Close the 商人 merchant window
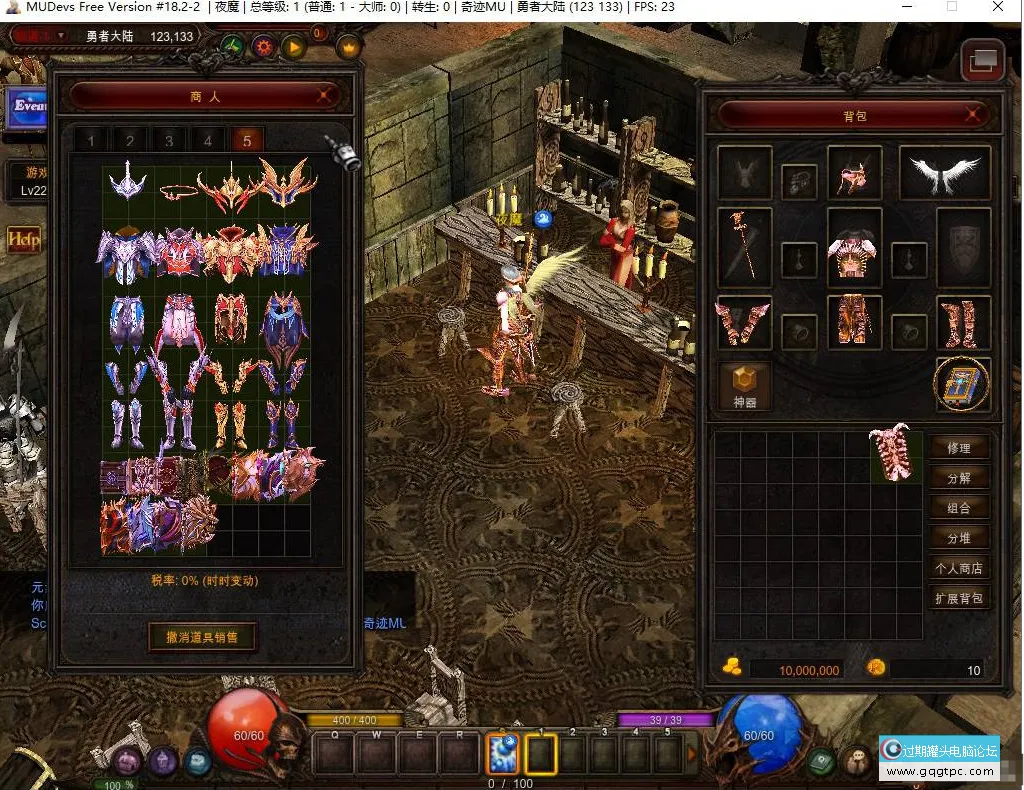Screen dimensions: 1024x790 click(324, 96)
